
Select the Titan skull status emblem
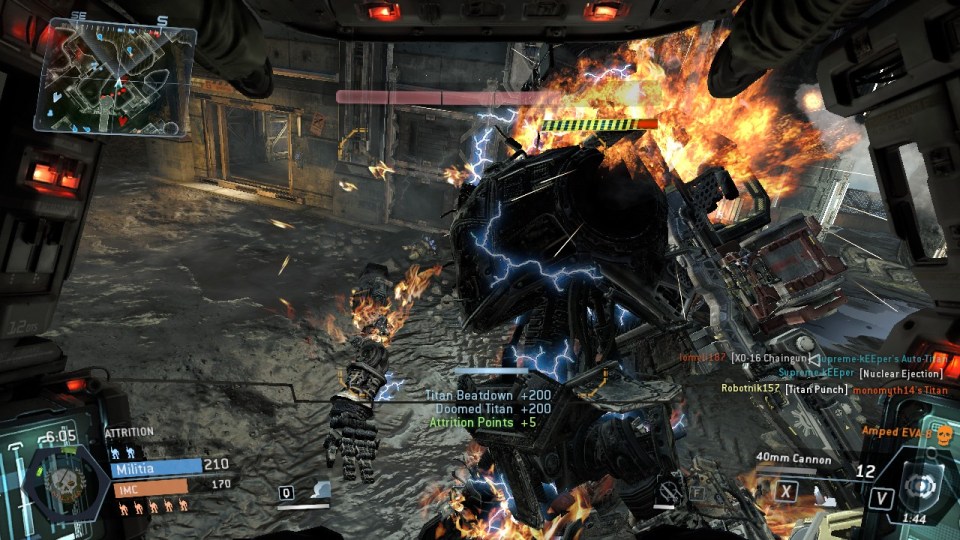click(66, 478)
